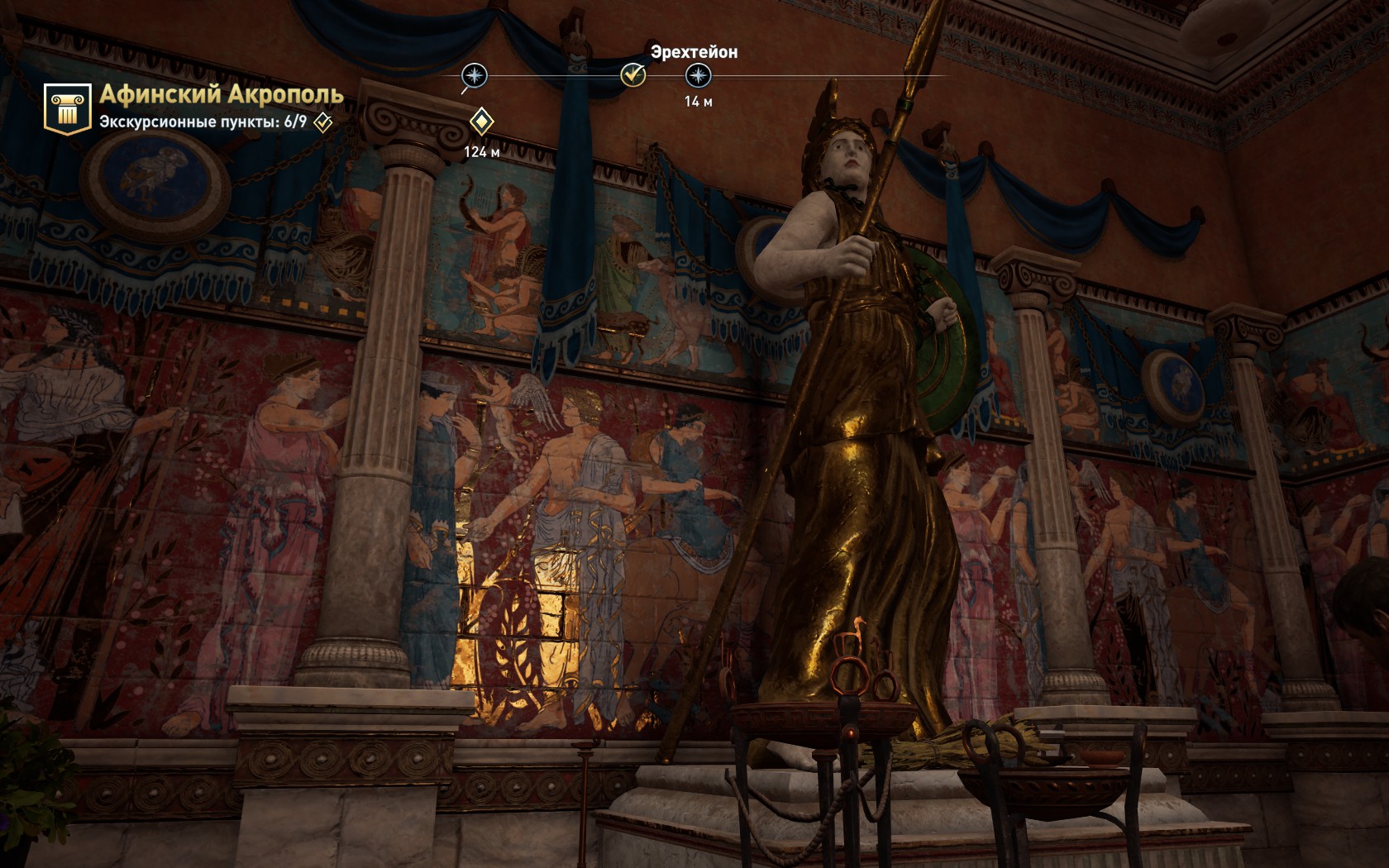Click the Афинский Акрополь quest title text
The image size is (1389, 868).
219,97
